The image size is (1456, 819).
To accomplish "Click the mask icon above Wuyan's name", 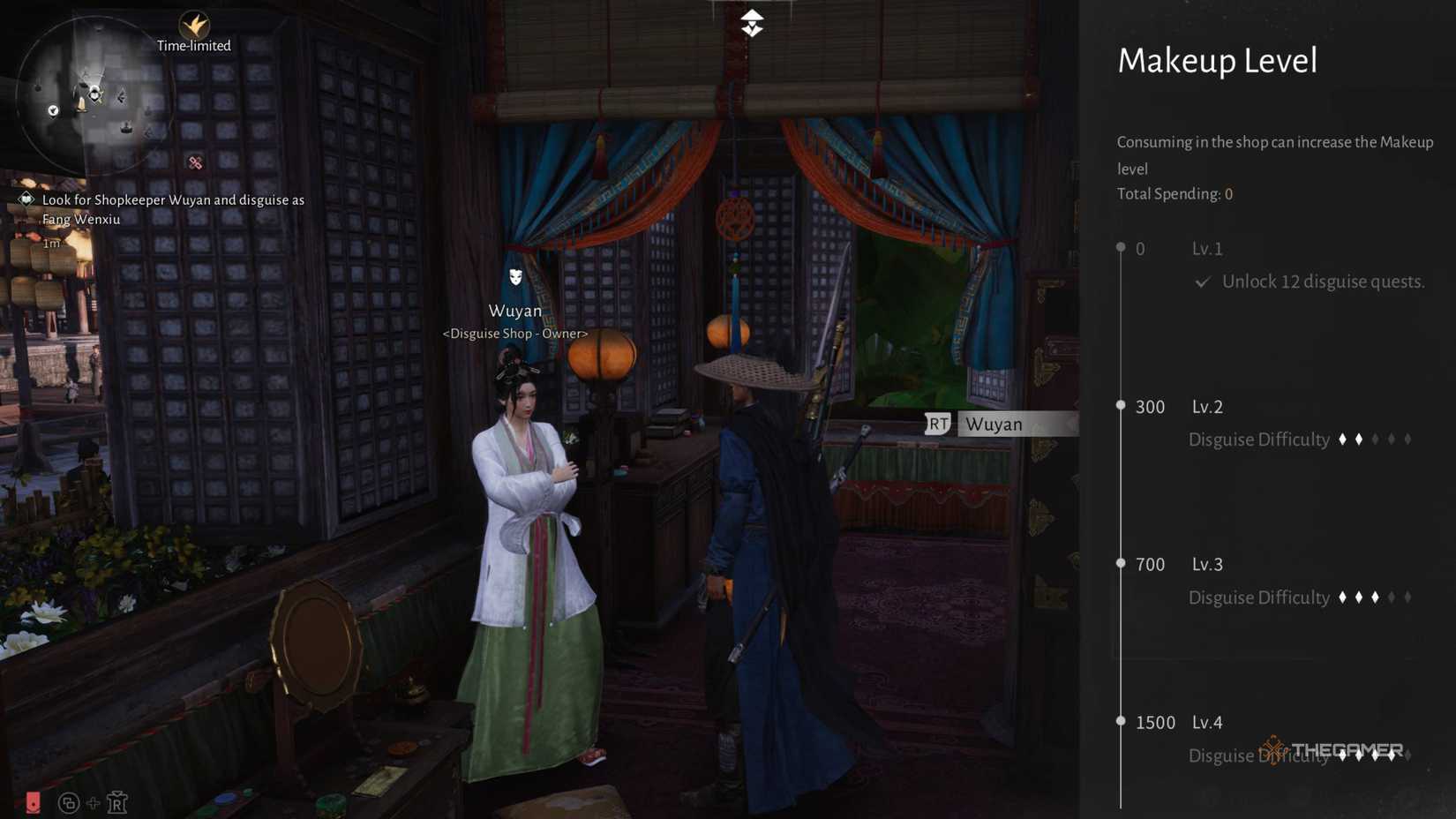I will click(515, 278).
